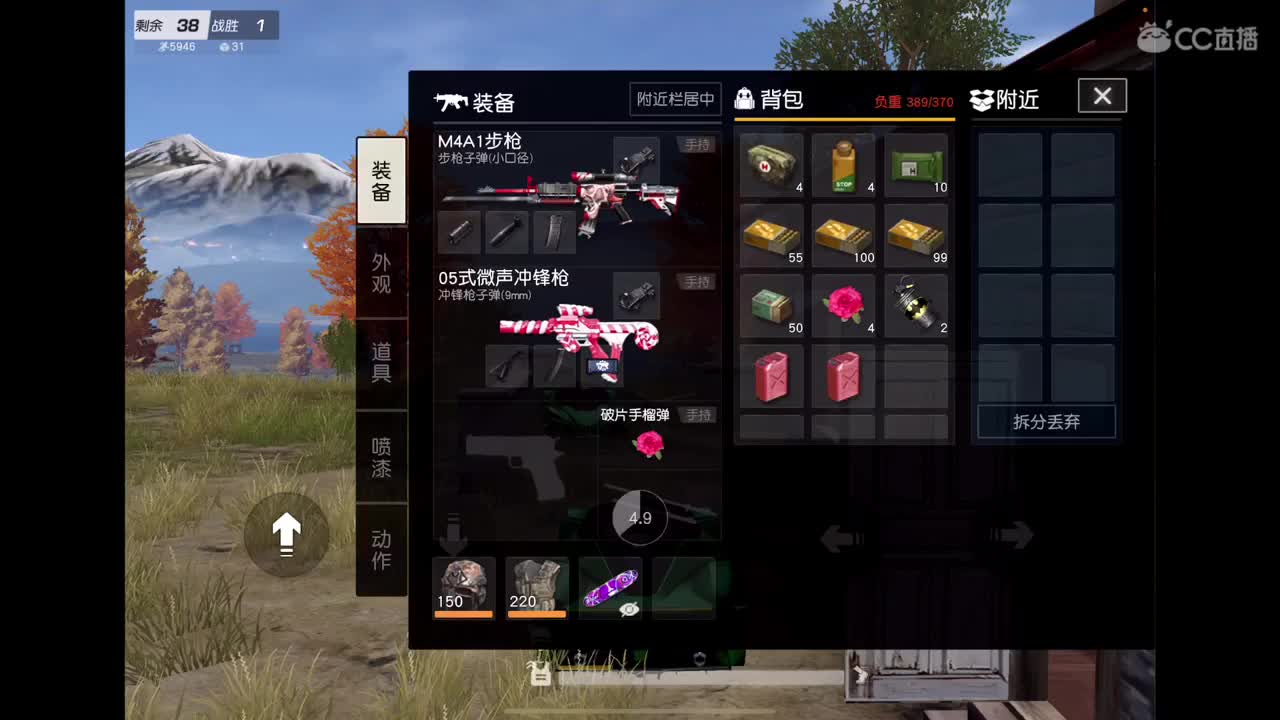Select the suppressor attachment under M4A1步枪
This screenshot has width=1280, height=720.
(460, 231)
